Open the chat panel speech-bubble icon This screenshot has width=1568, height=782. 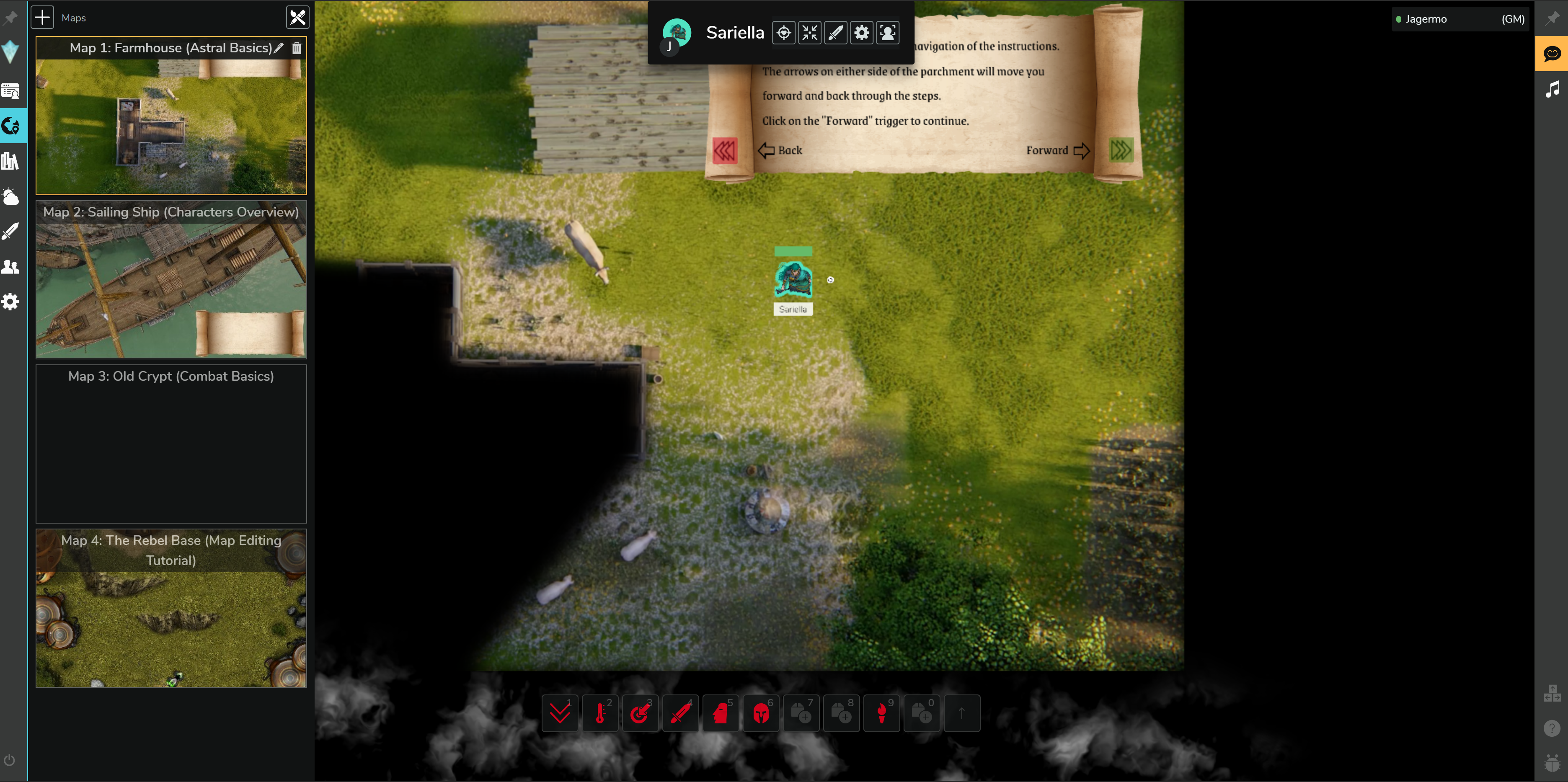(x=1552, y=54)
